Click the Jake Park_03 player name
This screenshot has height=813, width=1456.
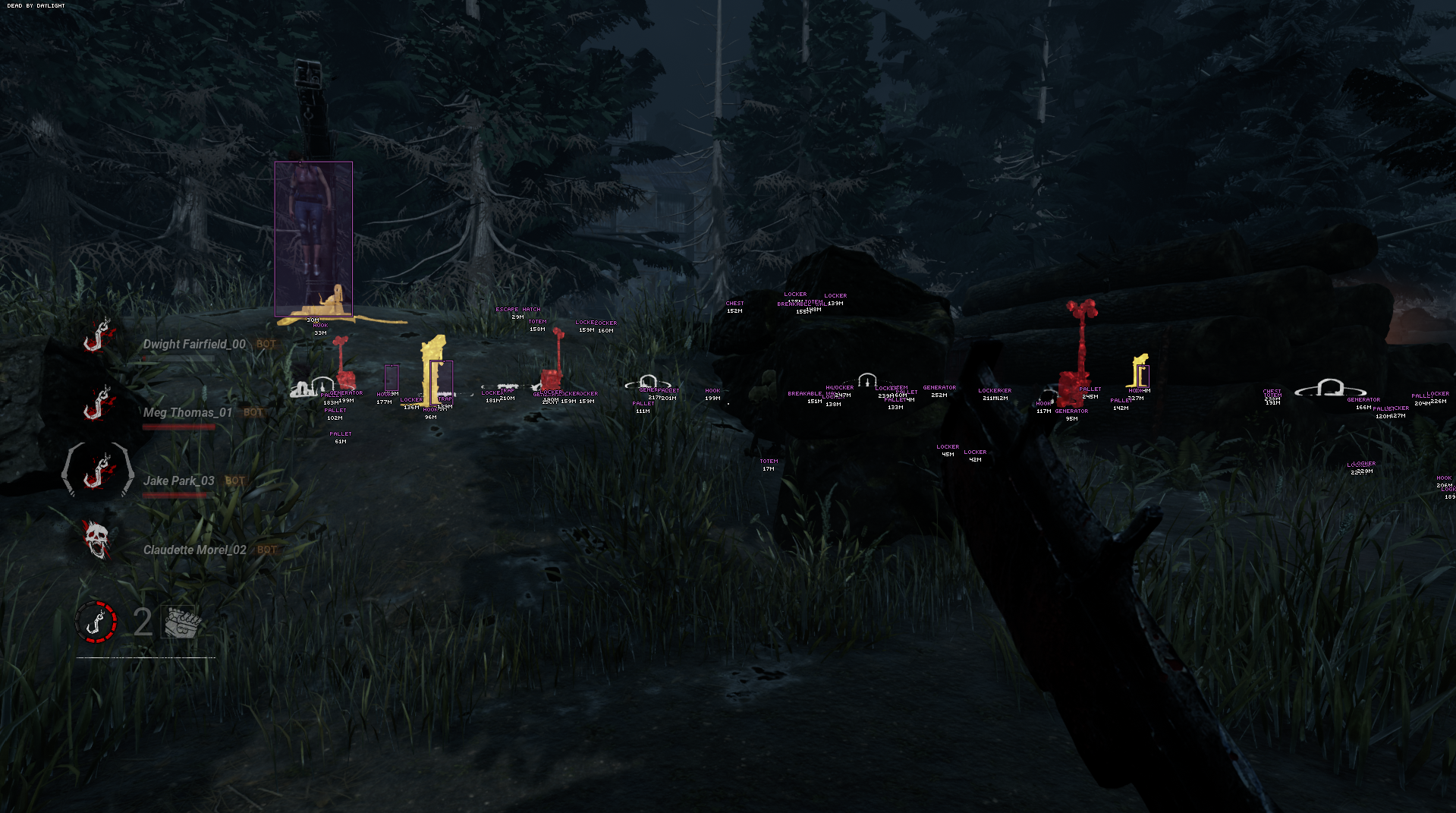tap(179, 481)
